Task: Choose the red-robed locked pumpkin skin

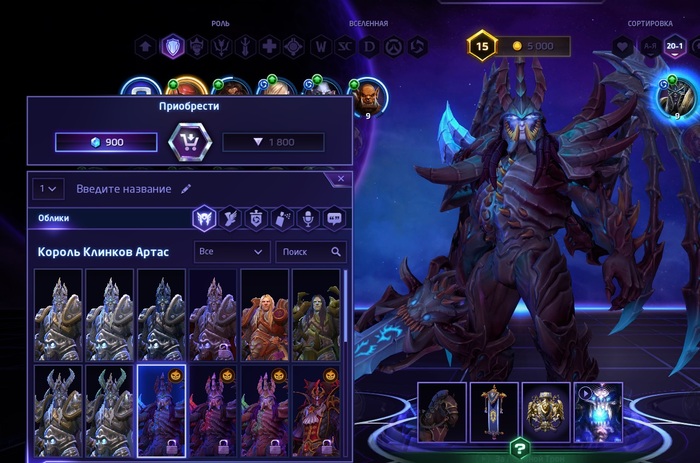Action: click(x=316, y=411)
